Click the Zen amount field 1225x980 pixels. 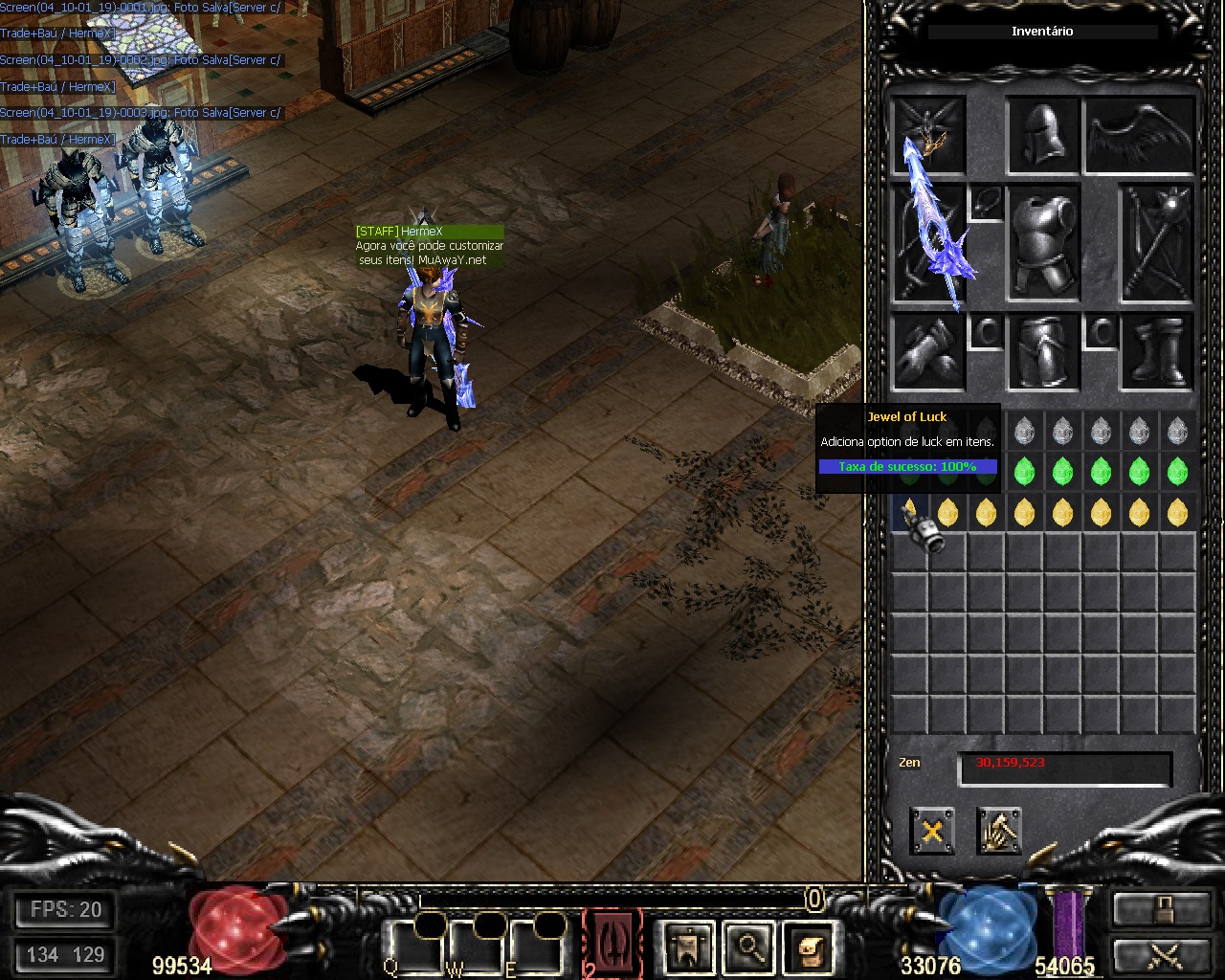1064,768
